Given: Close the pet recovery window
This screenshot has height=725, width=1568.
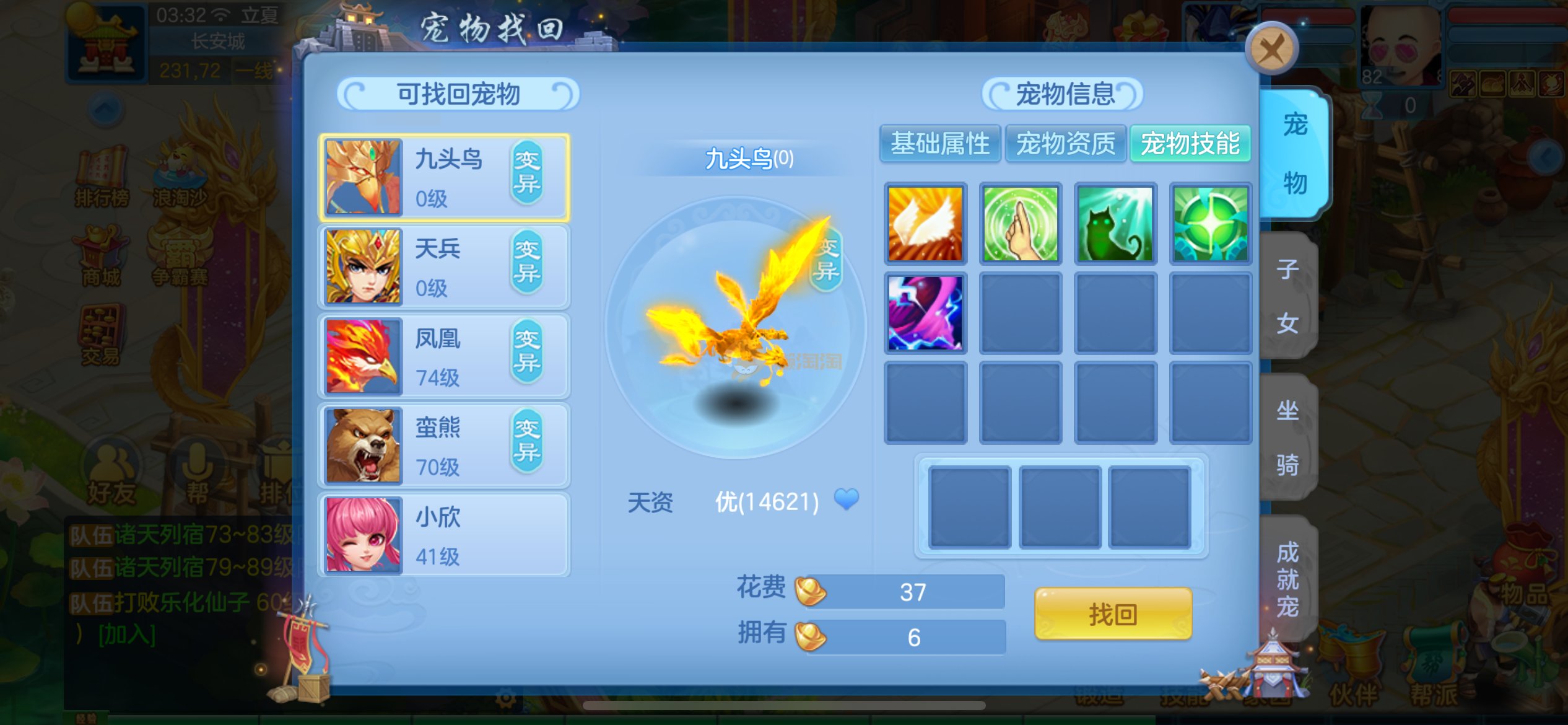Looking at the screenshot, I should point(1271,50).
